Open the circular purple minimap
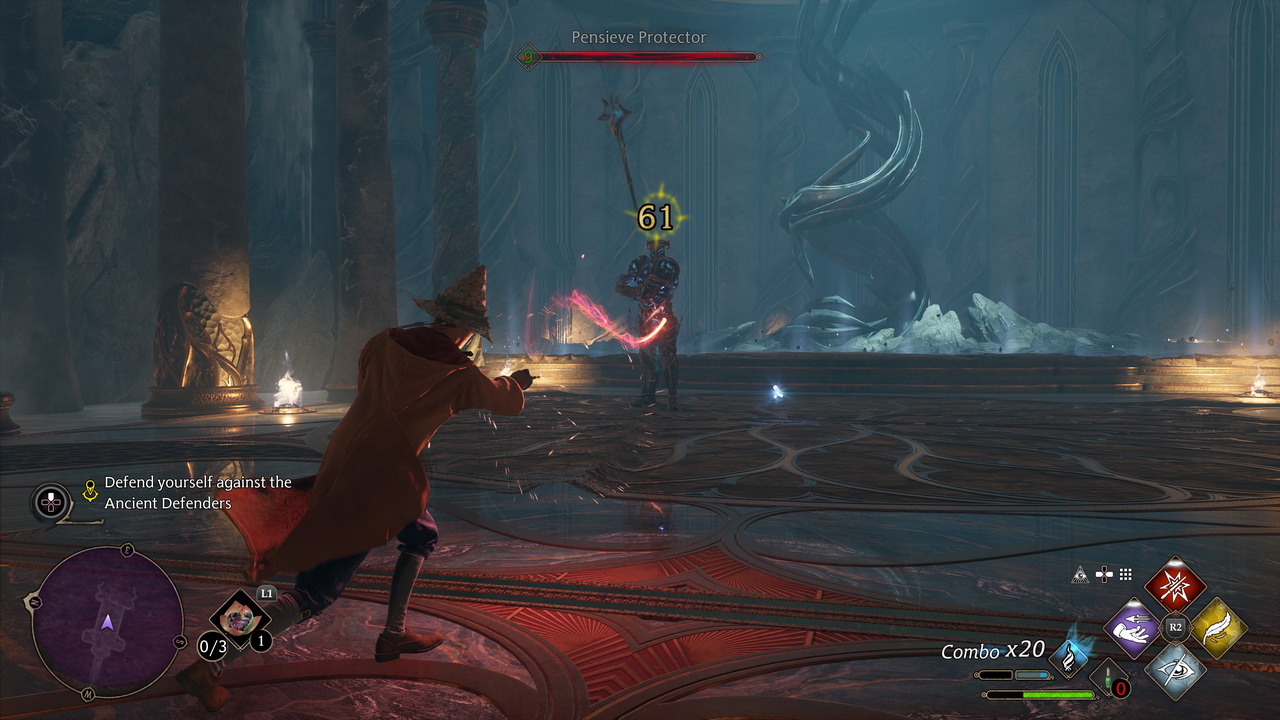The width and height of the screenshot is (1280, 720). (x=107, y=621)
